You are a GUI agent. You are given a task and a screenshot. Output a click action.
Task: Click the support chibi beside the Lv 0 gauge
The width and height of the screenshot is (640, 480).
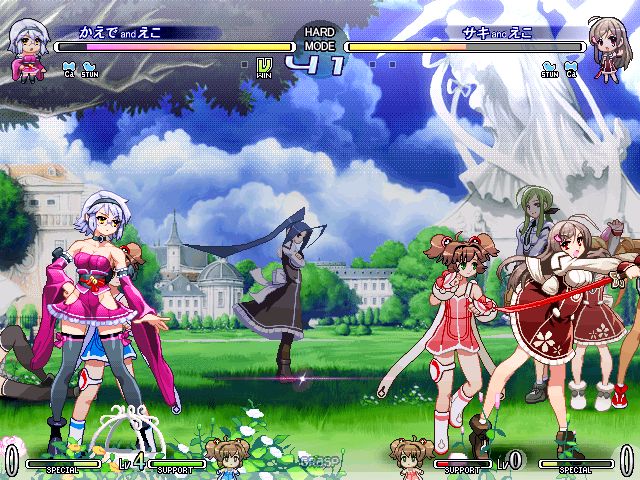pos(410,455)
